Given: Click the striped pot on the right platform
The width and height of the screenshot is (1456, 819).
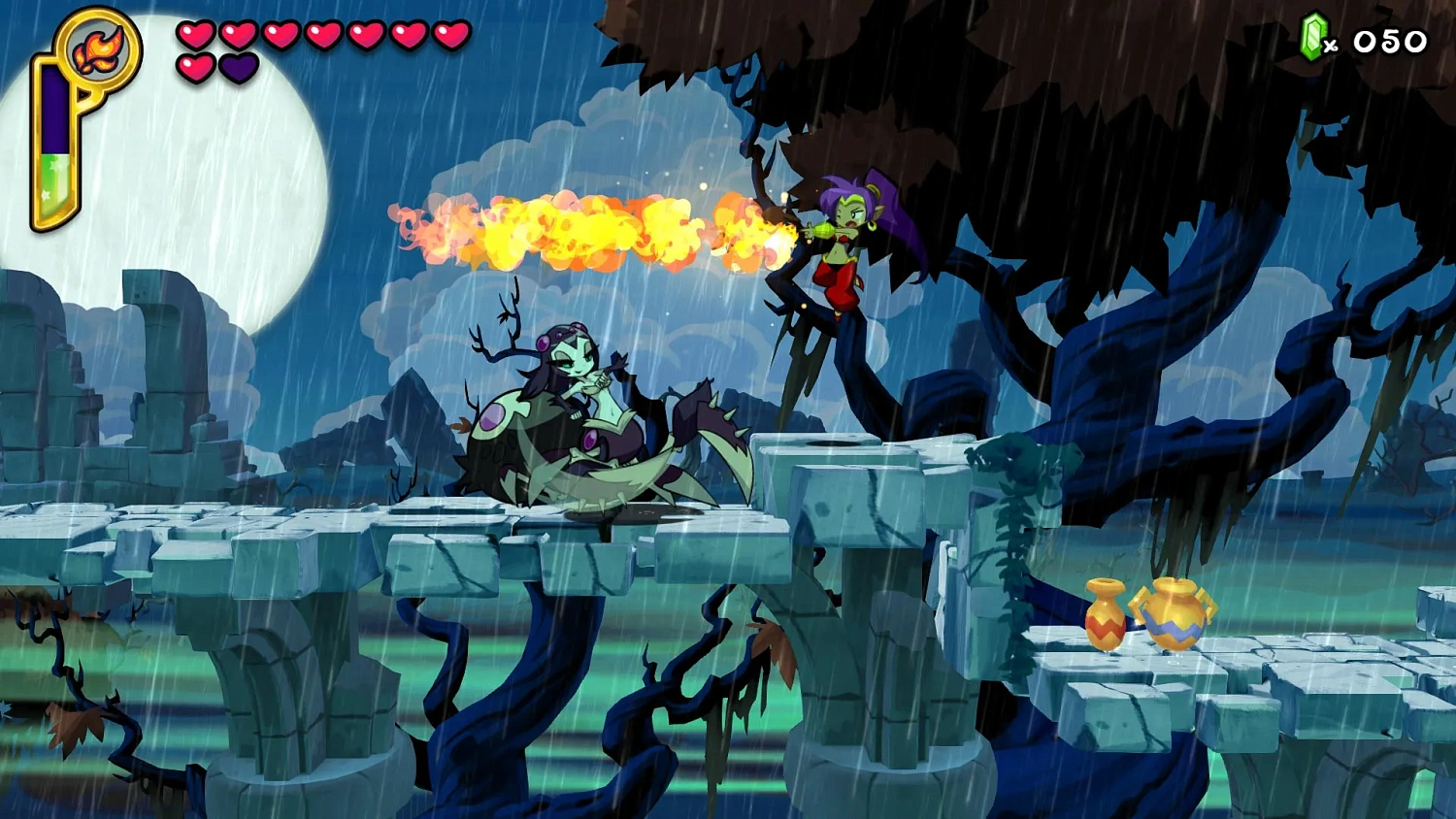Looking at the screenshot, I should click(x=1177, y=614).
